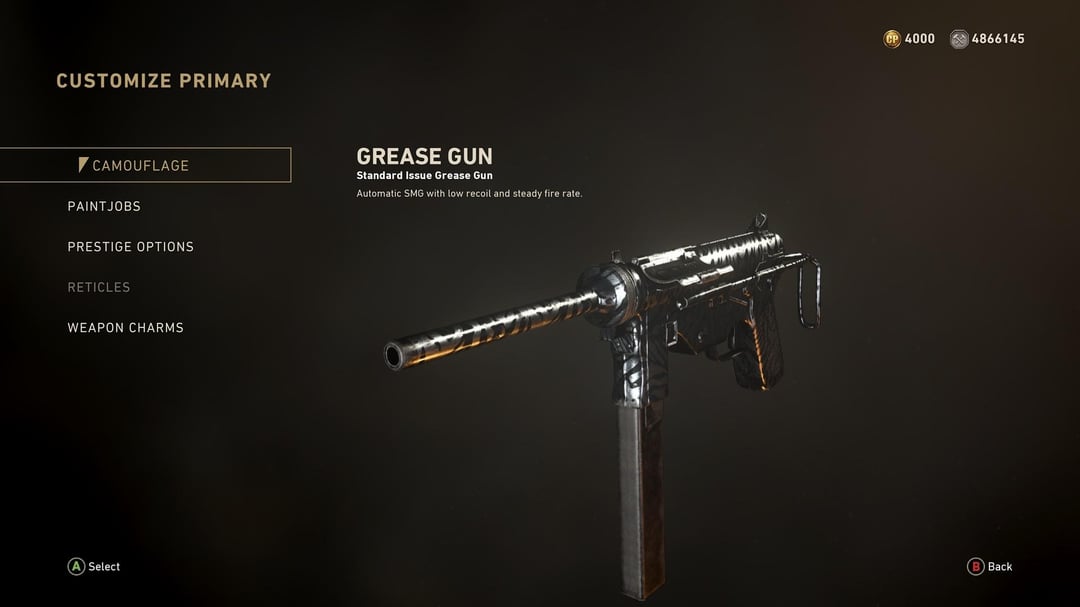Open the Weapon Charms menu
The height and width of the screenshot is (607, 1080).
tap(125, 328)
